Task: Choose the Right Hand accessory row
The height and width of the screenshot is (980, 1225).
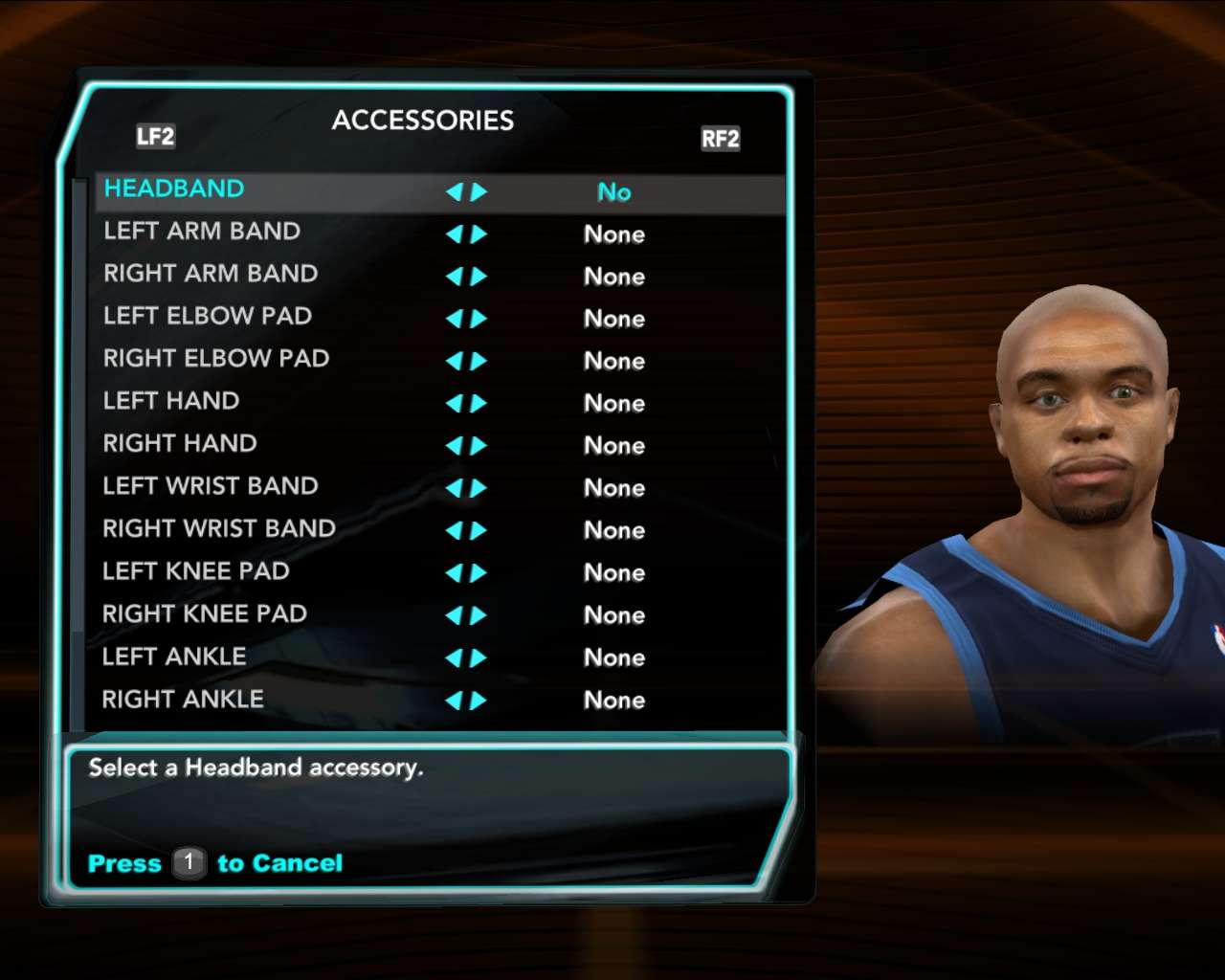Action: pyautogui.click(x=180, y=444)
